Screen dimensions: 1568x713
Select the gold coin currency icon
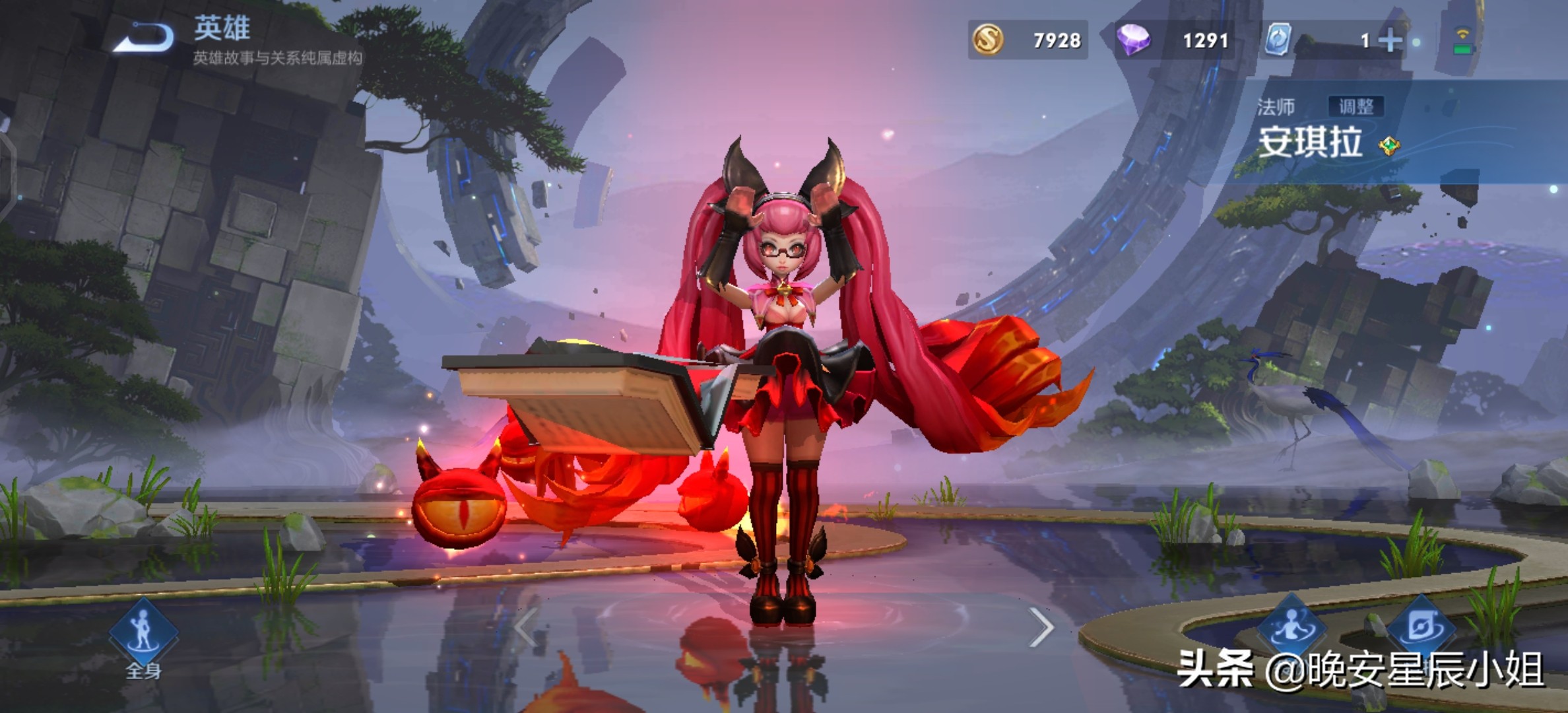[x=988, y=40]
